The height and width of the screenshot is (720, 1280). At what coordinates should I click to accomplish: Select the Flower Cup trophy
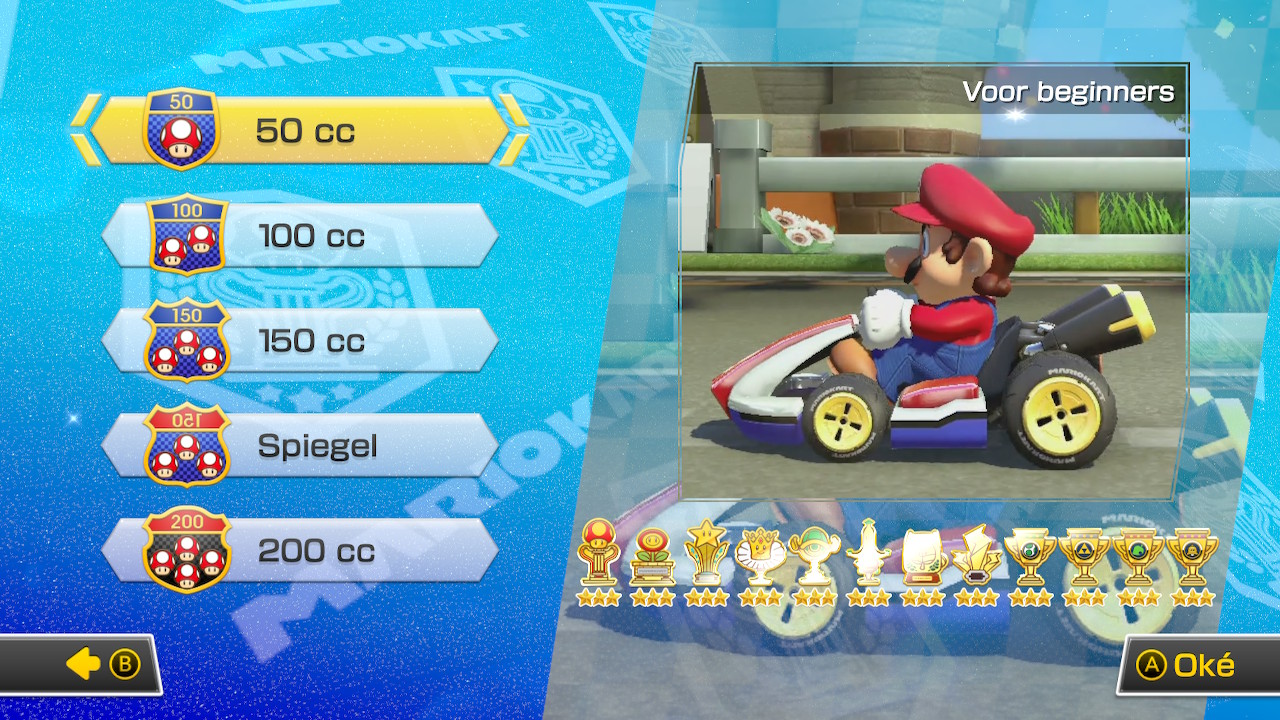coord(650,555)
